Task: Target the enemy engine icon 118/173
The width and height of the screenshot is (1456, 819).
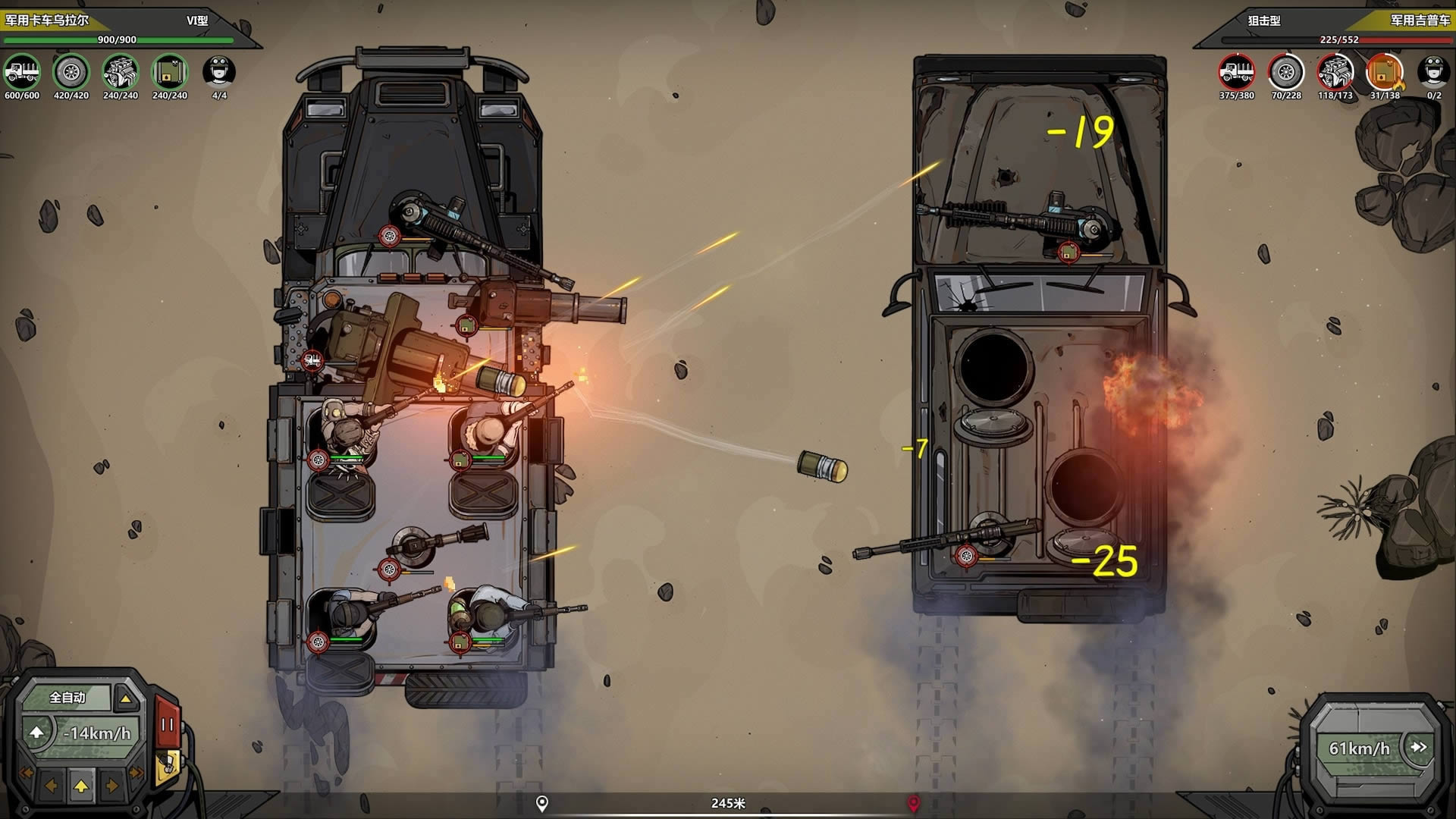Action: coord(1335,73)
